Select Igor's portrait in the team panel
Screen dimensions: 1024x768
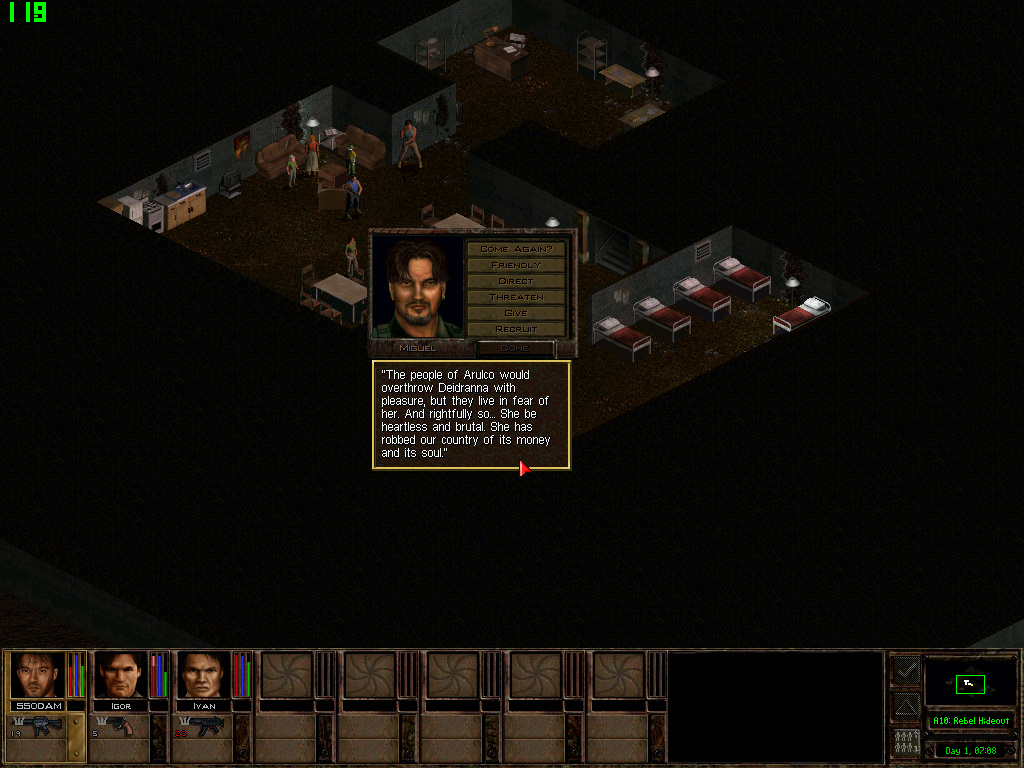click(x=121, y=675)
